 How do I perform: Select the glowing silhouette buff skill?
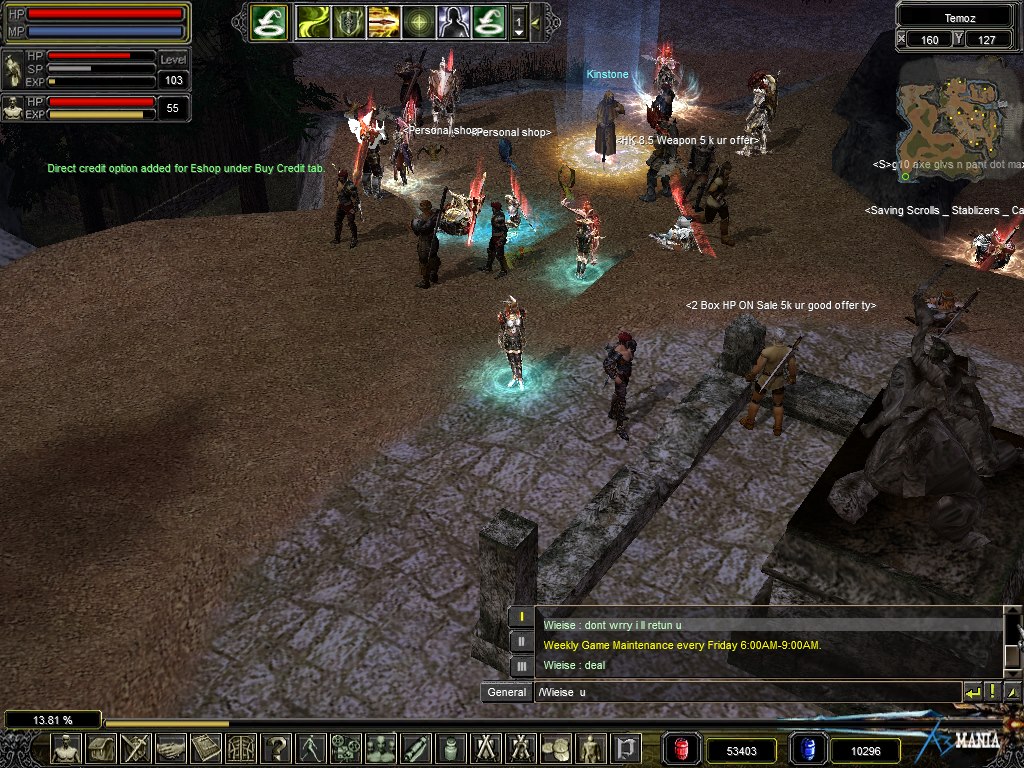pyautogui.click(x=453, y=21)
